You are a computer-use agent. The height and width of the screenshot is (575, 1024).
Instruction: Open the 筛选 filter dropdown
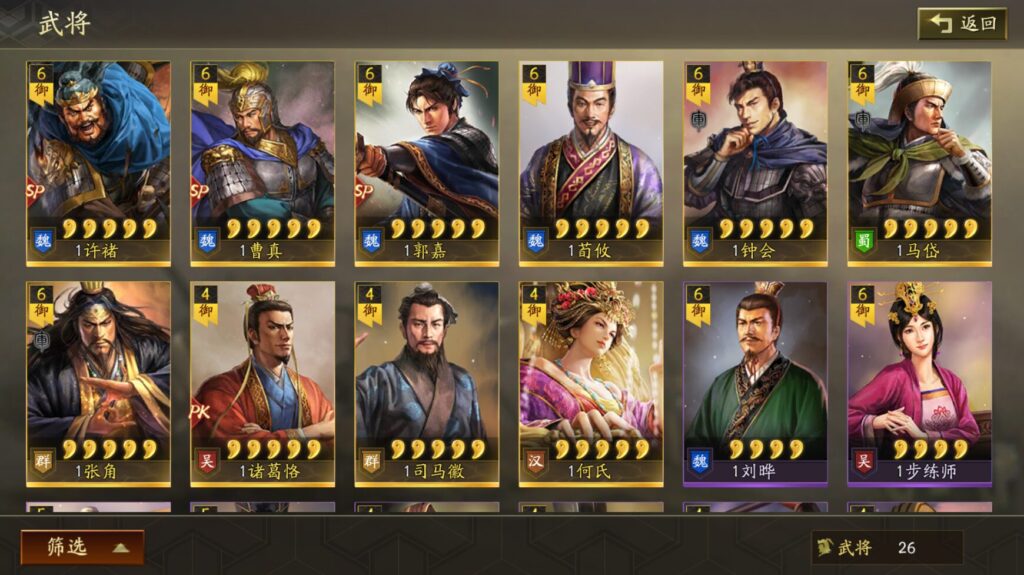82,547
